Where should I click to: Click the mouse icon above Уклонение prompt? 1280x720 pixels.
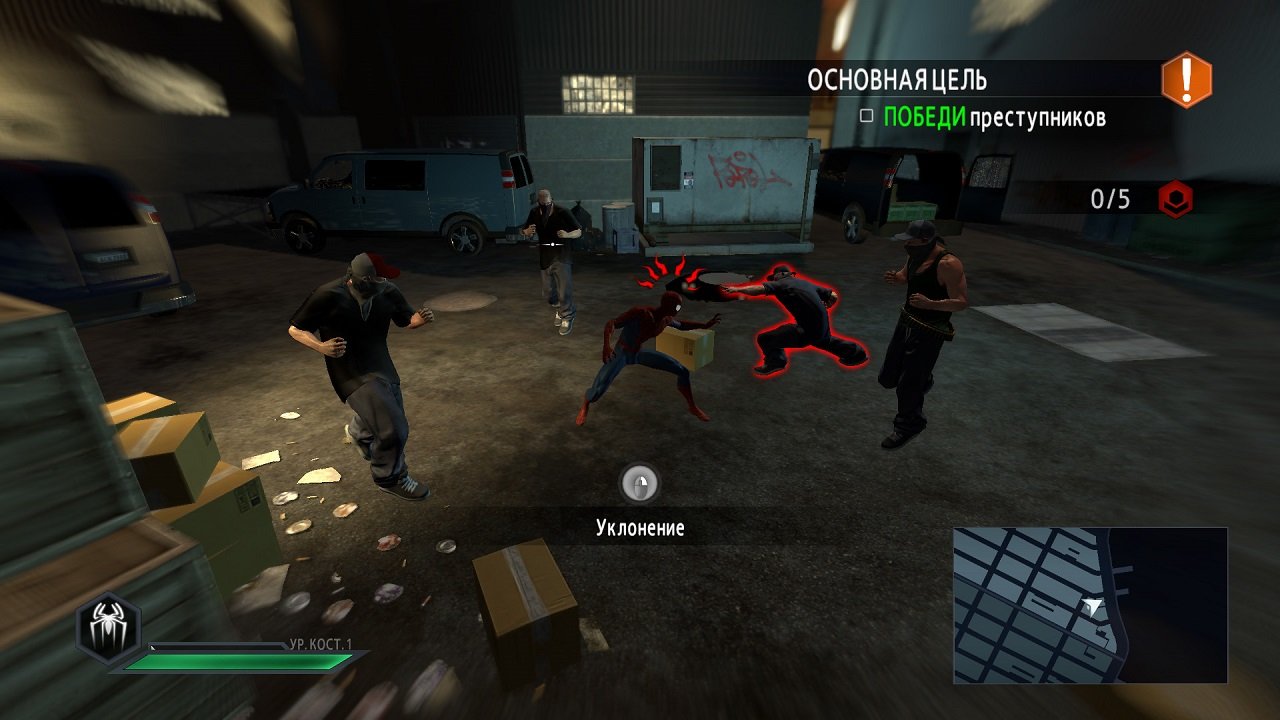pos(640,484)
